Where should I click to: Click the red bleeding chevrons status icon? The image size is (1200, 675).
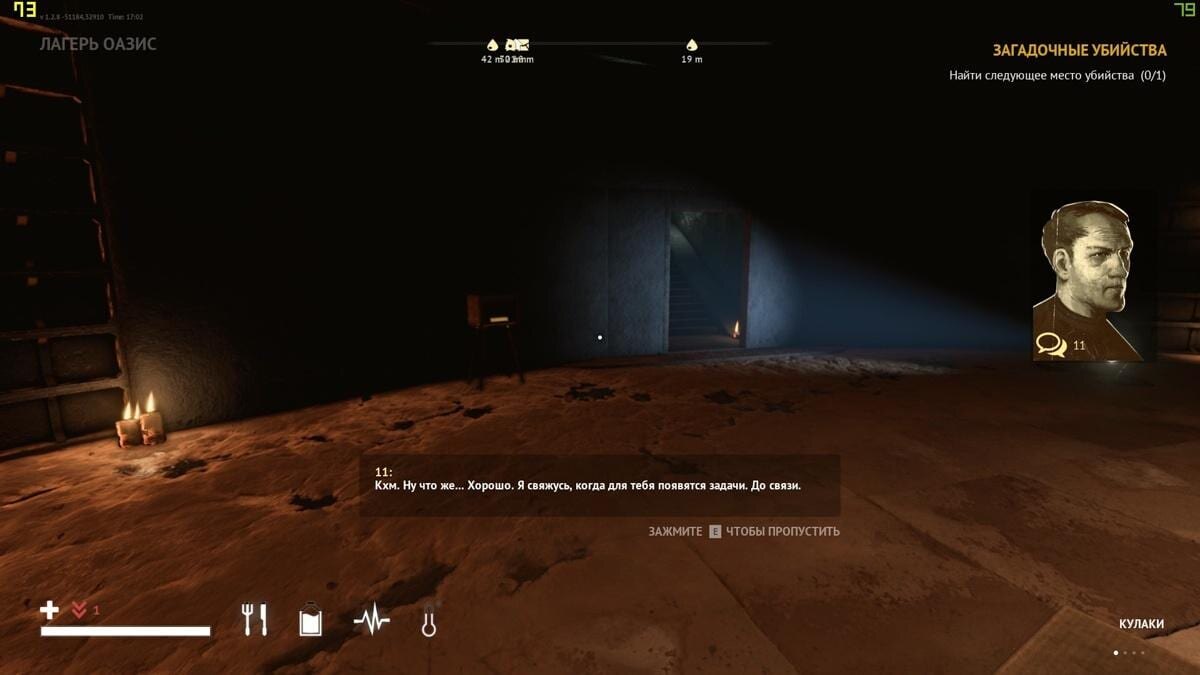[79, 610]
